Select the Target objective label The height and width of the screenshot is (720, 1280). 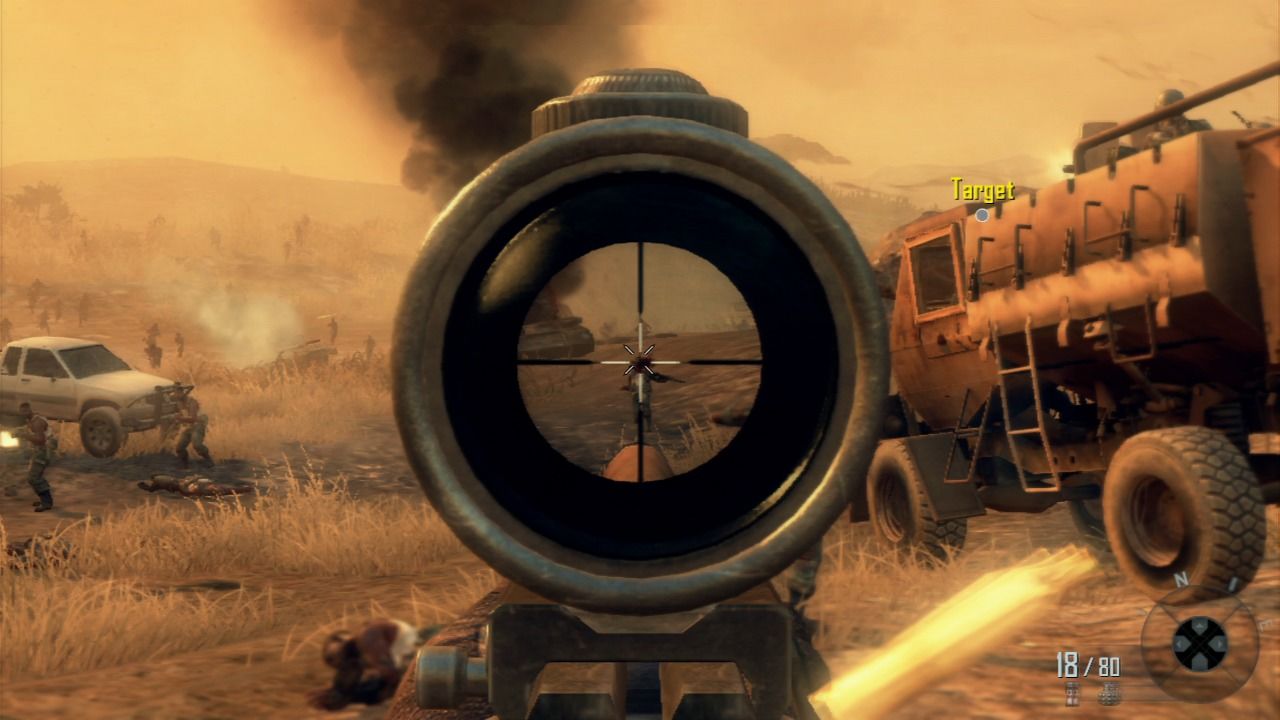(x=983, y=190)
